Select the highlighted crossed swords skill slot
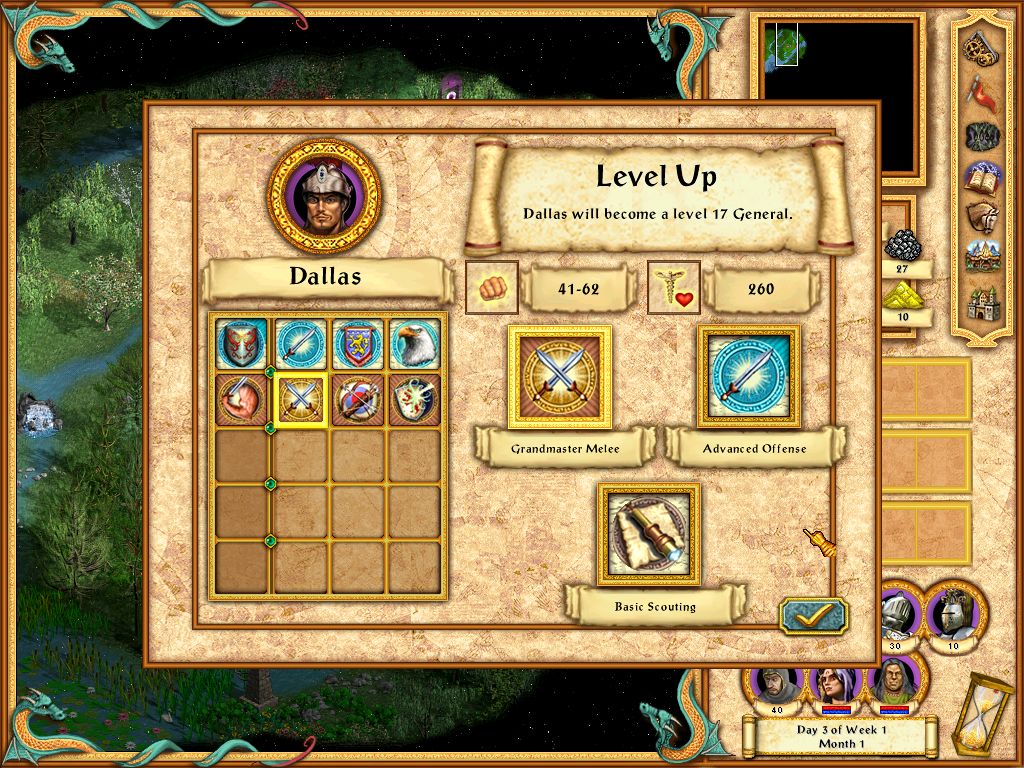 (300, 400)
